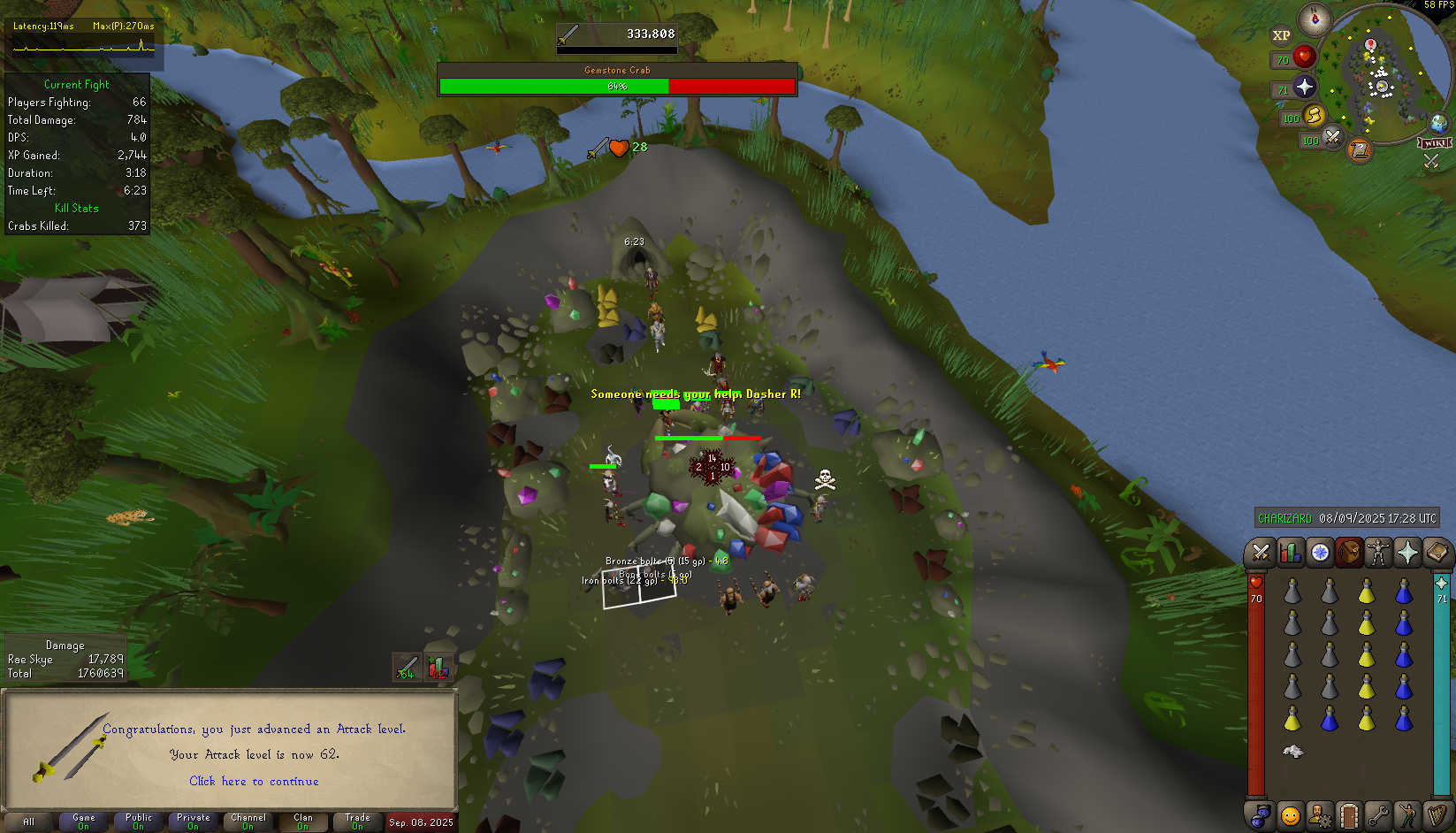Toggle the XP drops button
This screenshot has height=833, width=1456.
1281,35
